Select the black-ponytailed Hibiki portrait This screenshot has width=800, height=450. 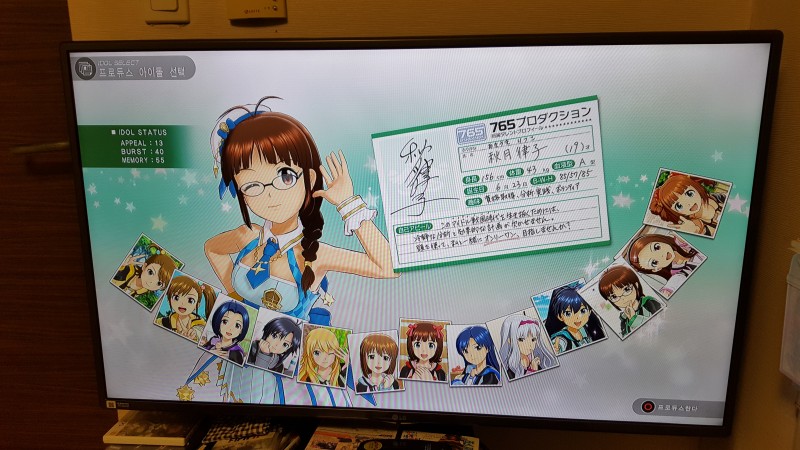(570, 320)
